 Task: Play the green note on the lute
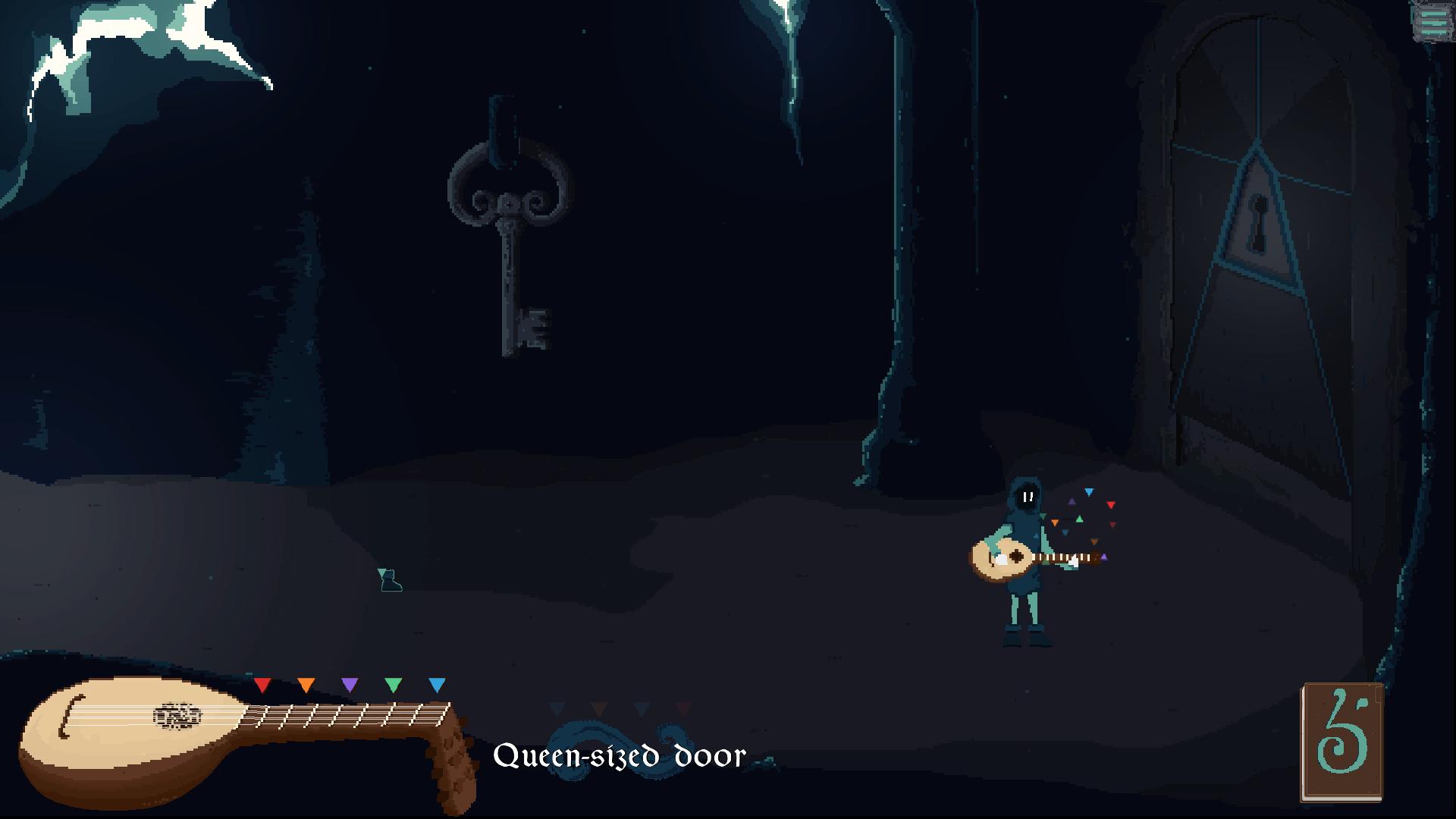click(393, 686)
